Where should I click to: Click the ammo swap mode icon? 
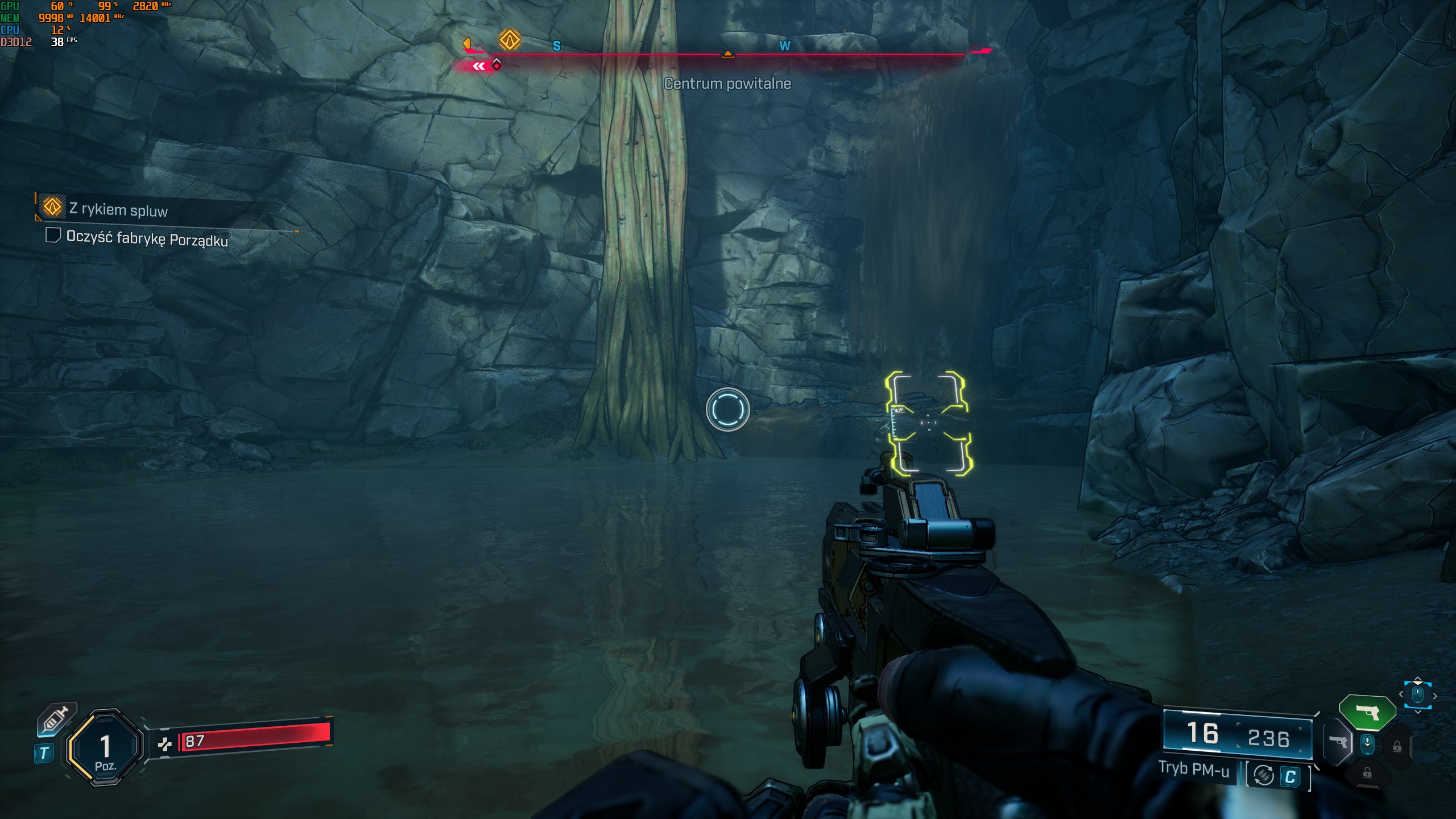click(x=1264, y=775)
